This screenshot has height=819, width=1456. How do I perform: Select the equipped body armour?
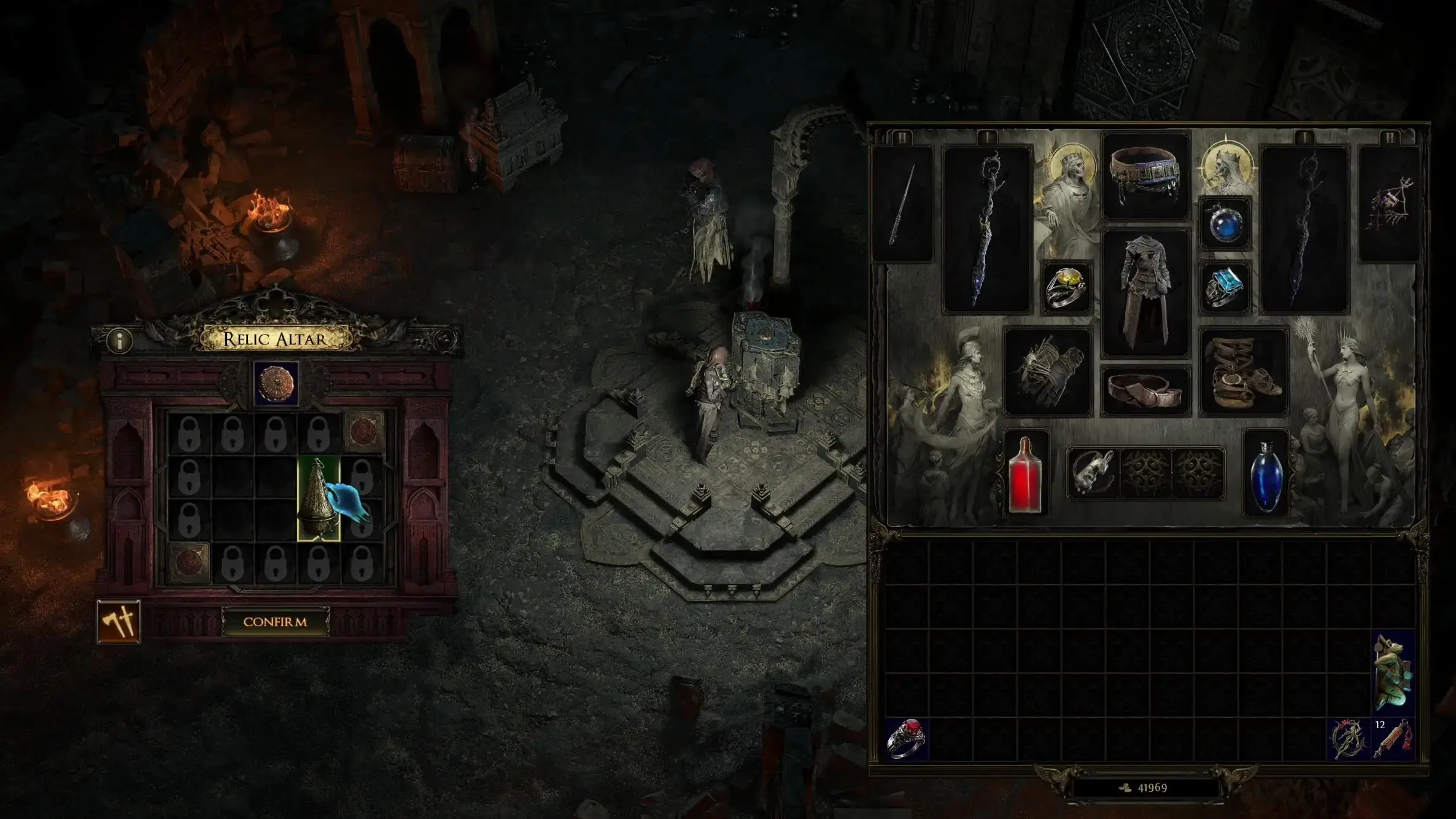coord(1145,292)
